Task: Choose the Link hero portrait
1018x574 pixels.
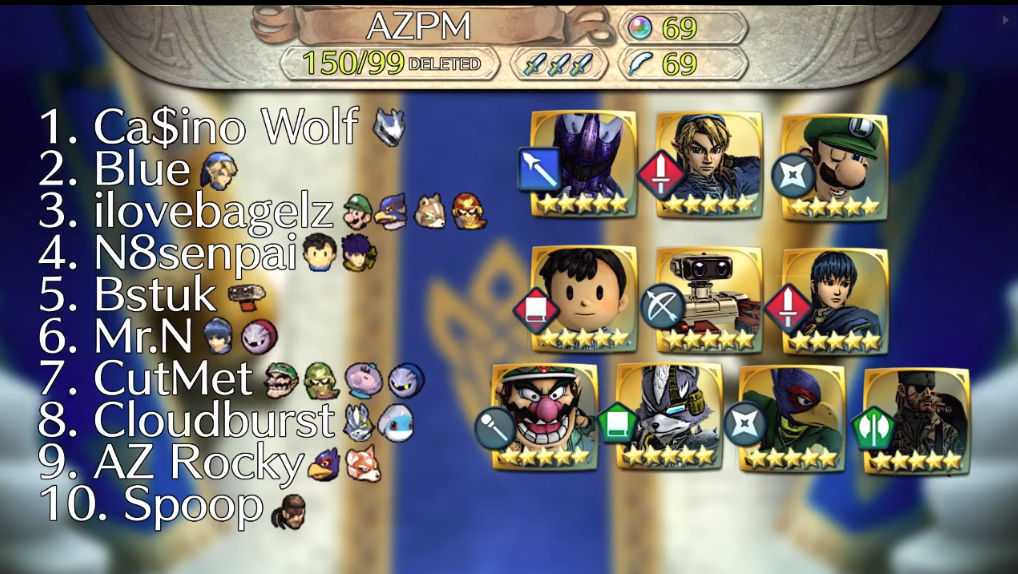Action: point(709,164)
